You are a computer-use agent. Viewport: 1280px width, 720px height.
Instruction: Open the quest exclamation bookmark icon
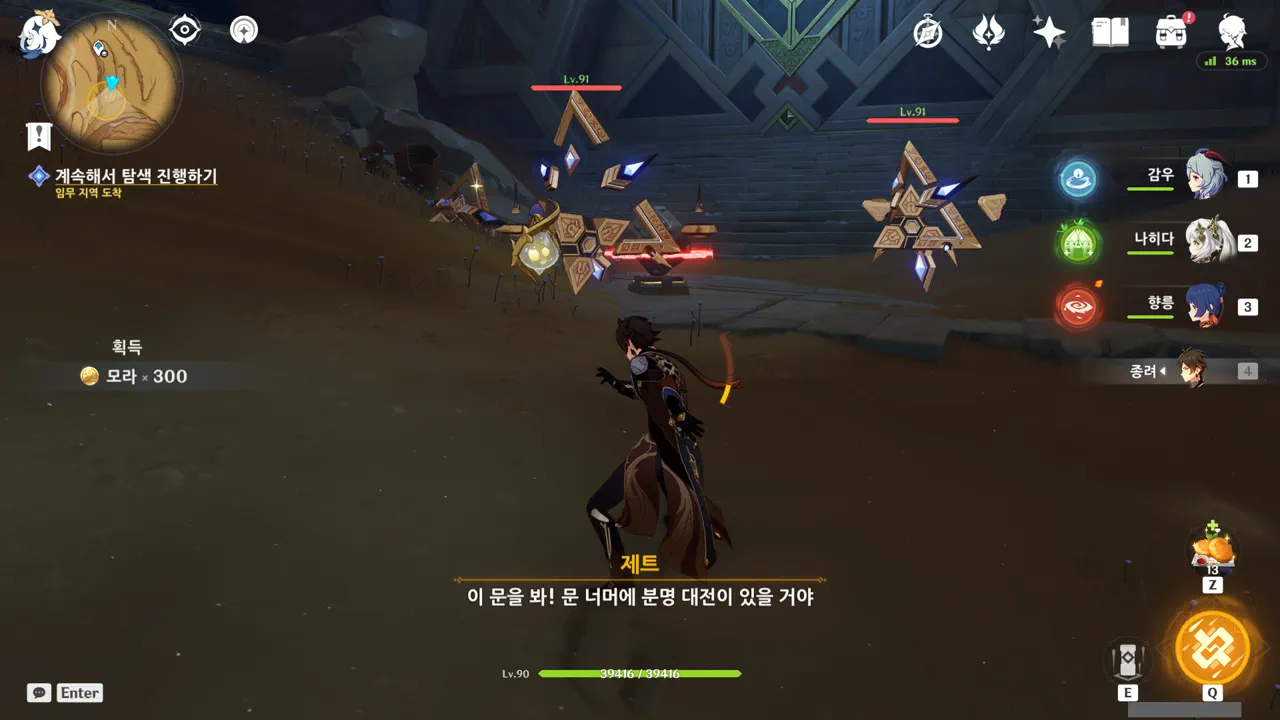point(39,136)
